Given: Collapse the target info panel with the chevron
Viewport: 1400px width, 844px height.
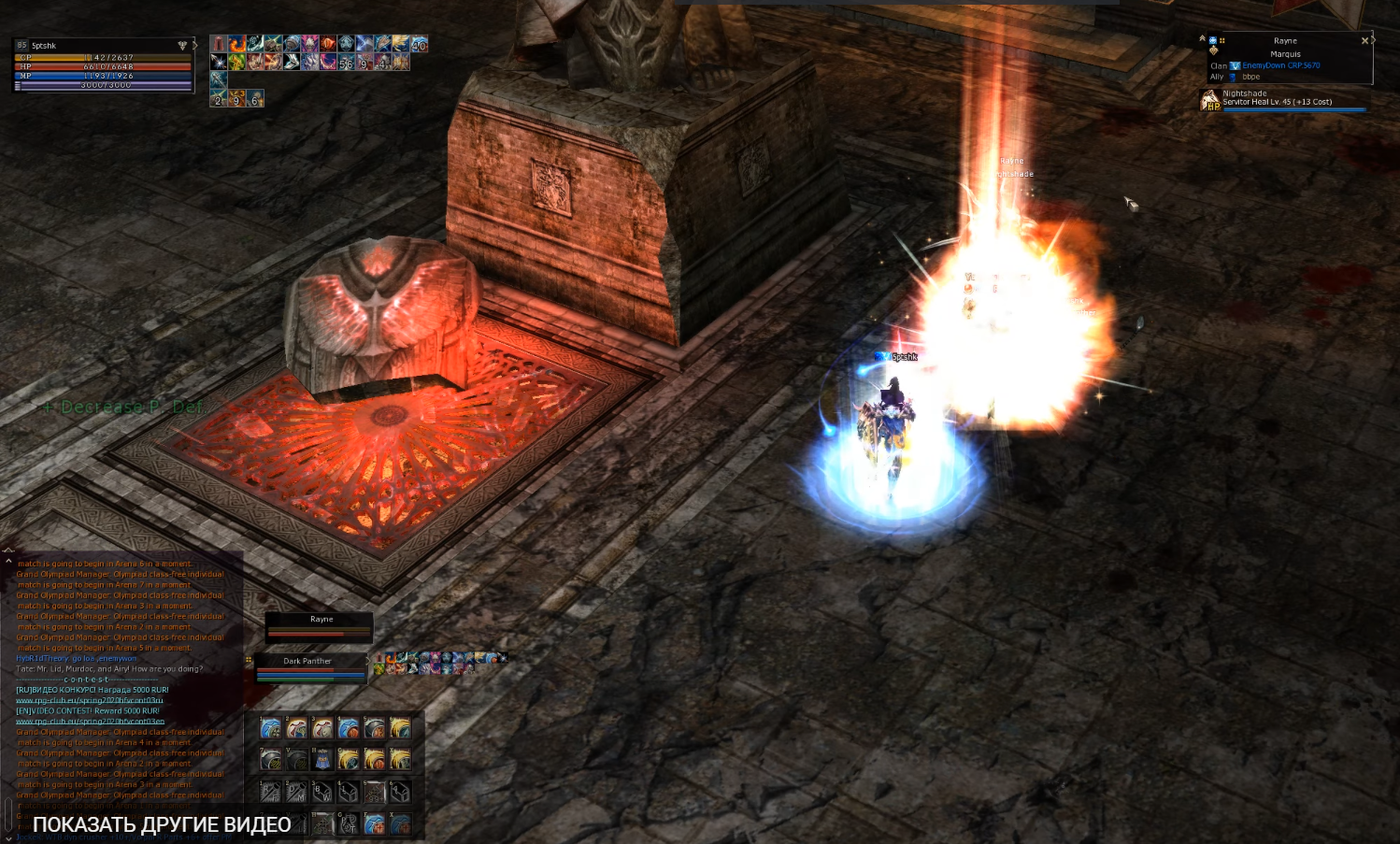Looking at the screenshot, I should click(x=1202, y=38).
